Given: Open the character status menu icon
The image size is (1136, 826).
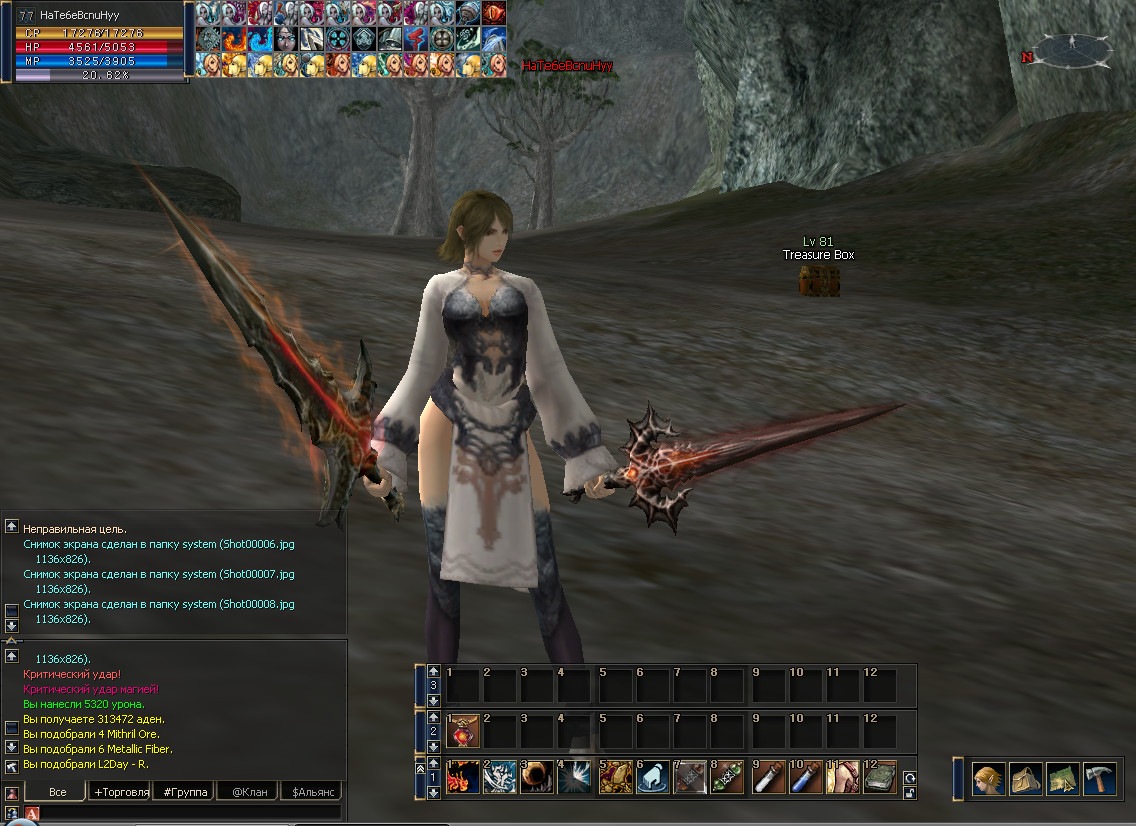Looking at the screenshot, I should click(x=989, y=778).
